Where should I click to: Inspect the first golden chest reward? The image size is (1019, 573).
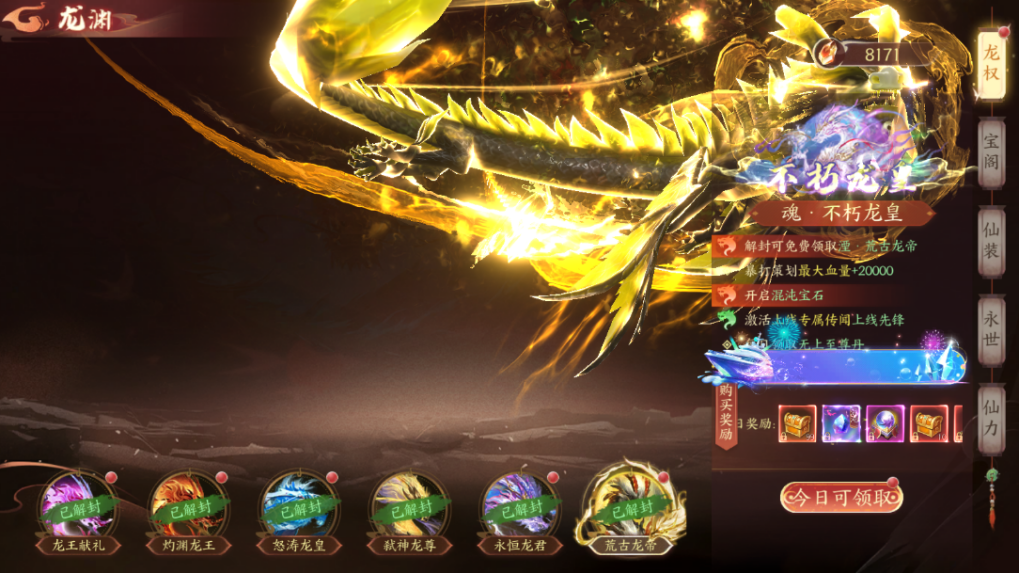coord(798,424)
